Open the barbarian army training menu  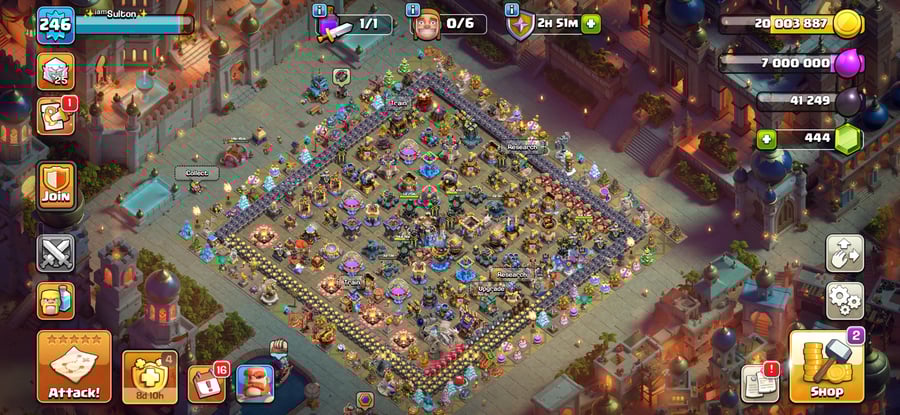[56, 300]
